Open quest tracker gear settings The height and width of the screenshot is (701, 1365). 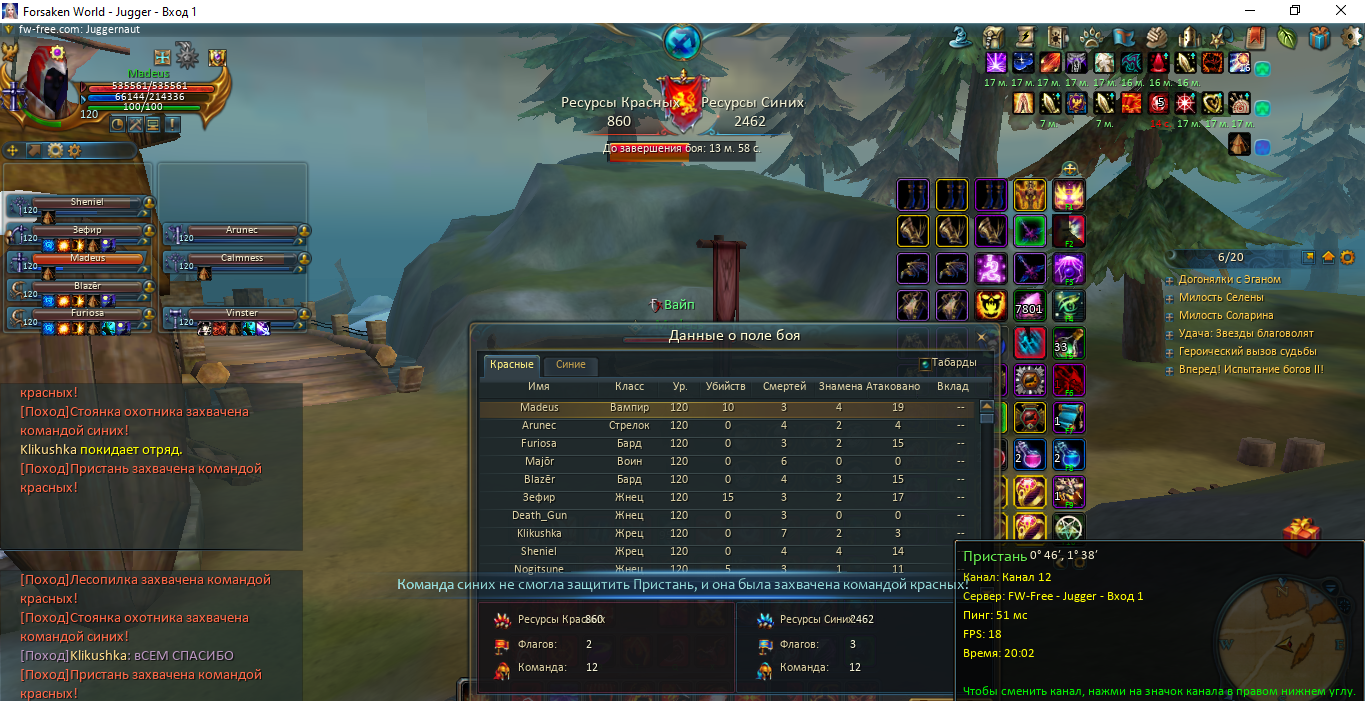tap(1347, 257)
